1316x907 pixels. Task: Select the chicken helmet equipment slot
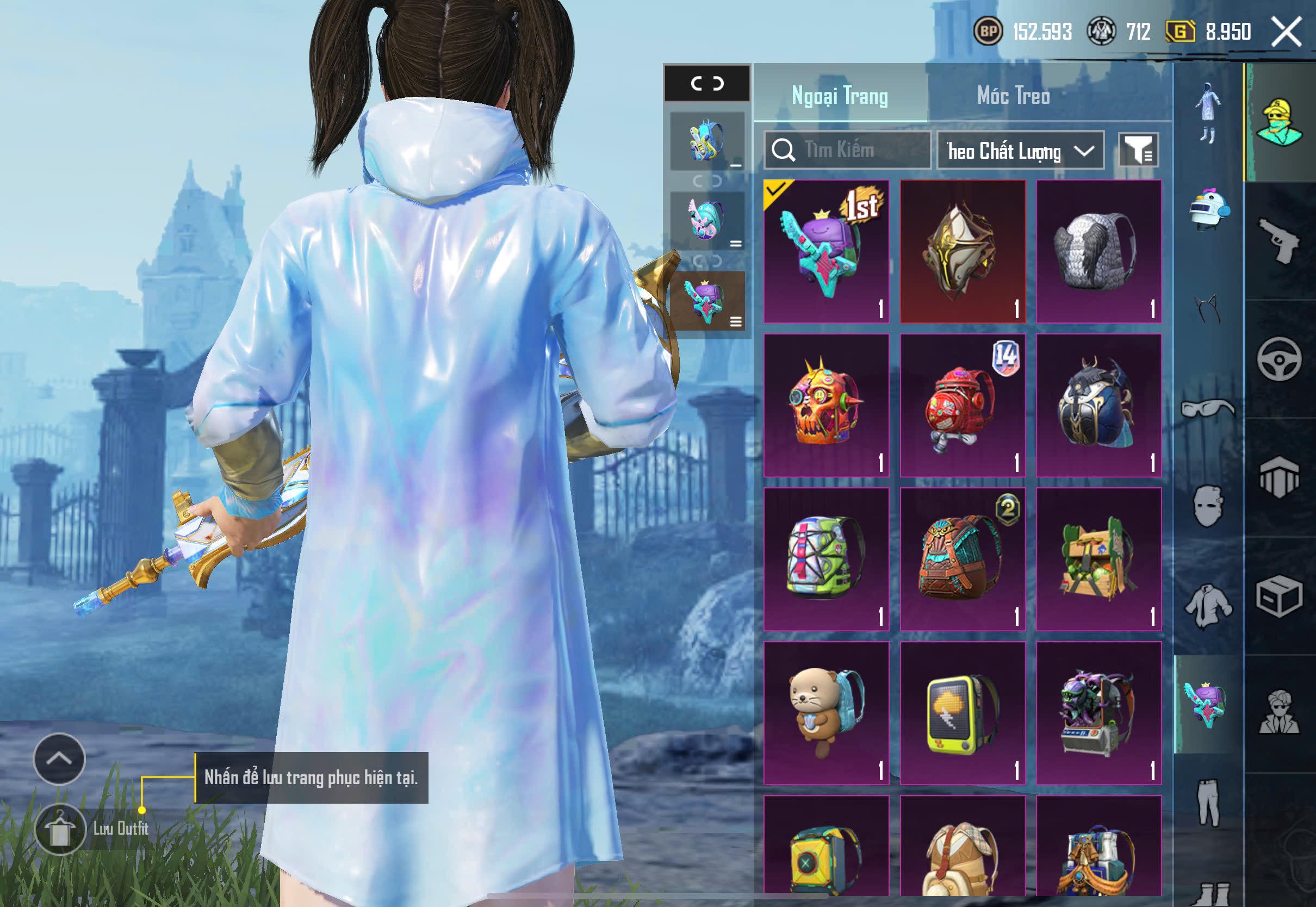(x=1209, y=210)
